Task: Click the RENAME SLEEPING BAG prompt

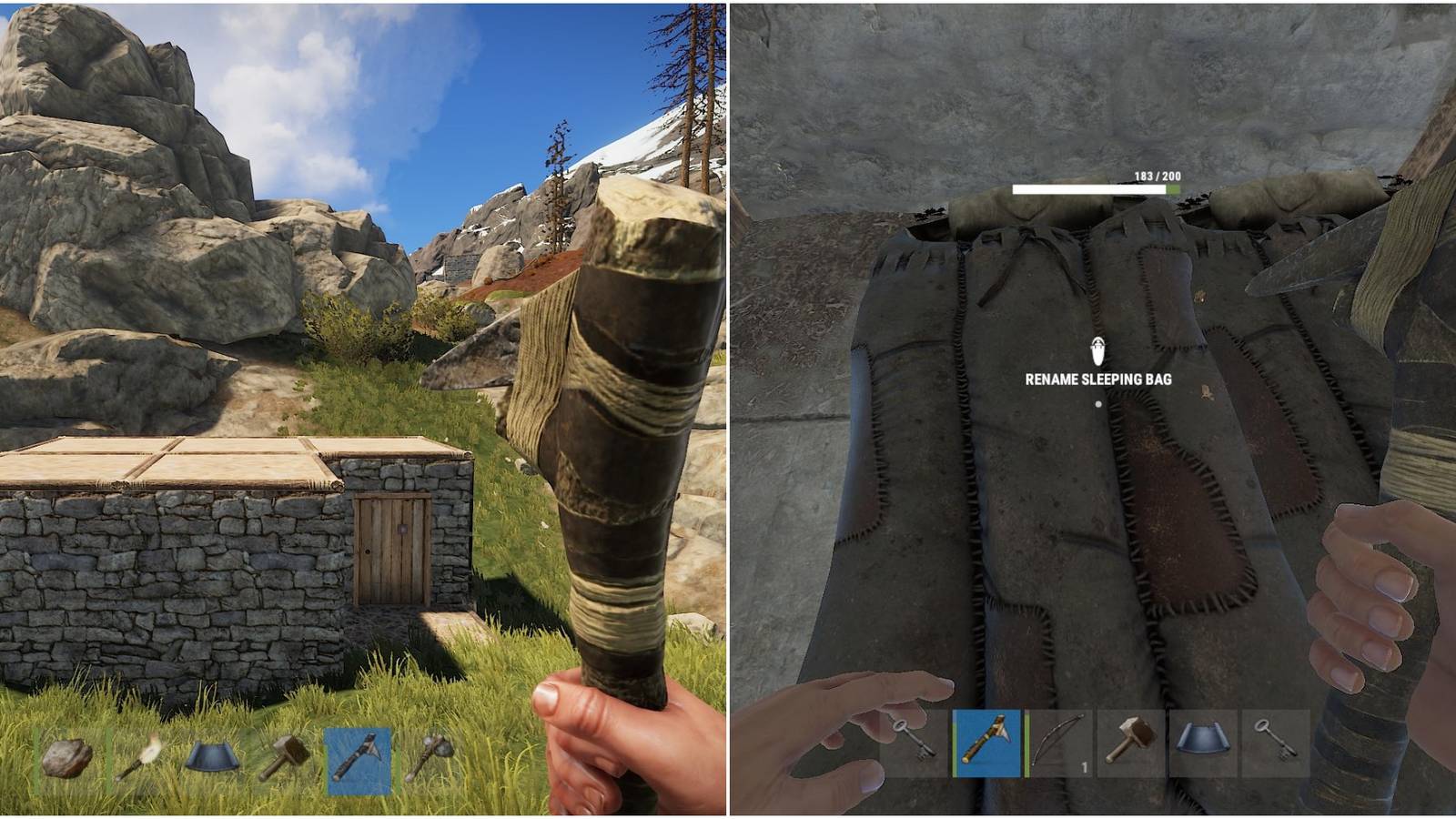Action: coord(1098,379)
